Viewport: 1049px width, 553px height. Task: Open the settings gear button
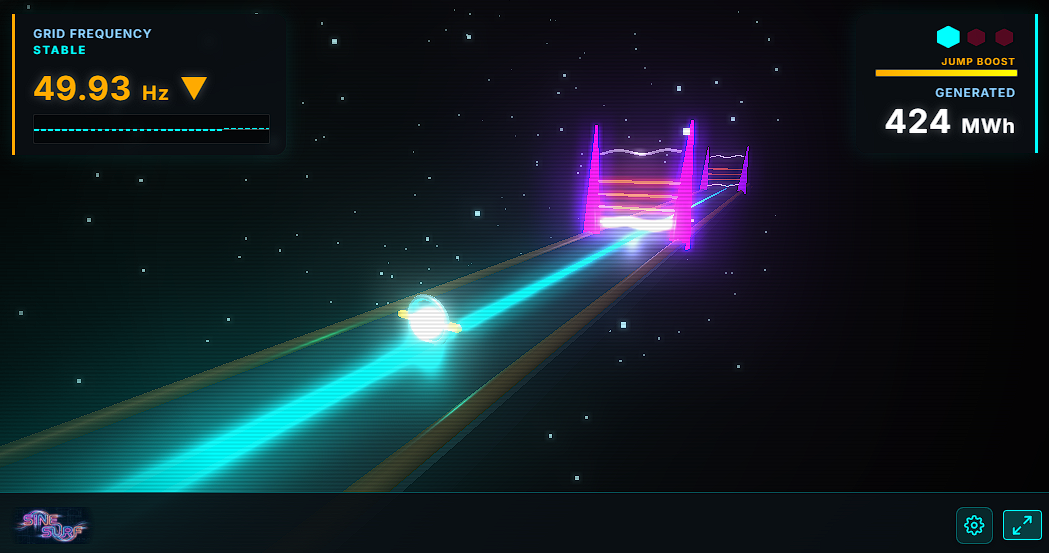pos(974,525)
